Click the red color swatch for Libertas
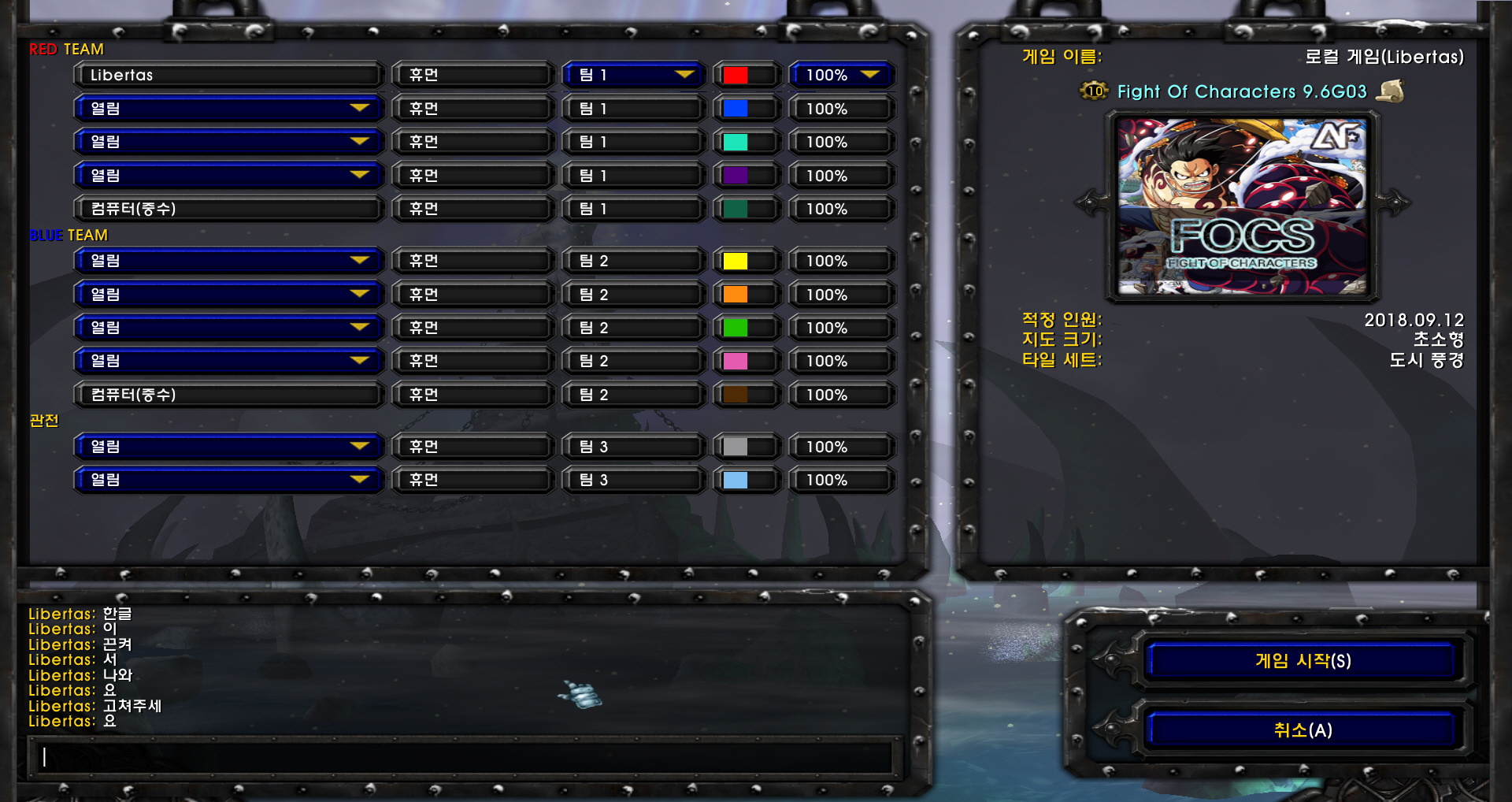The width and height of the screenshot is (1512, 802). pos(736,75)
